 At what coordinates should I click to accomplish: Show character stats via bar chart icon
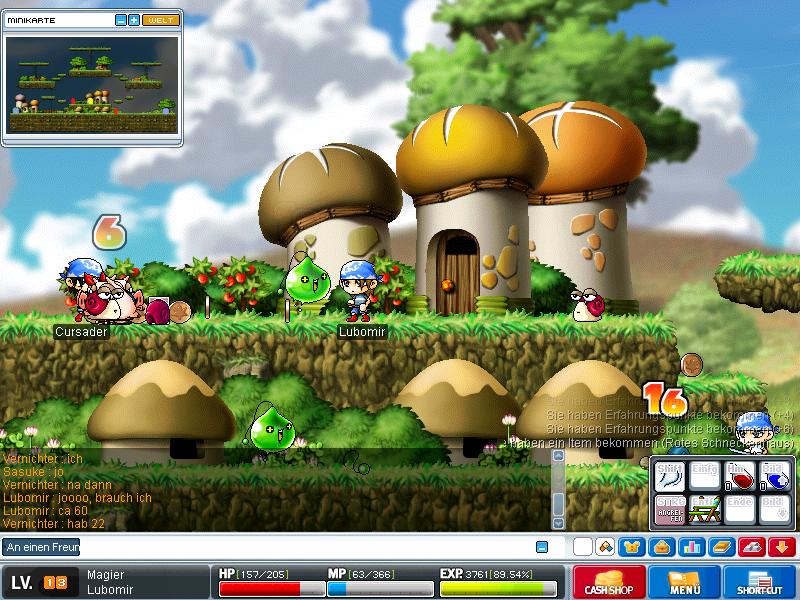[x=691, y=547]
